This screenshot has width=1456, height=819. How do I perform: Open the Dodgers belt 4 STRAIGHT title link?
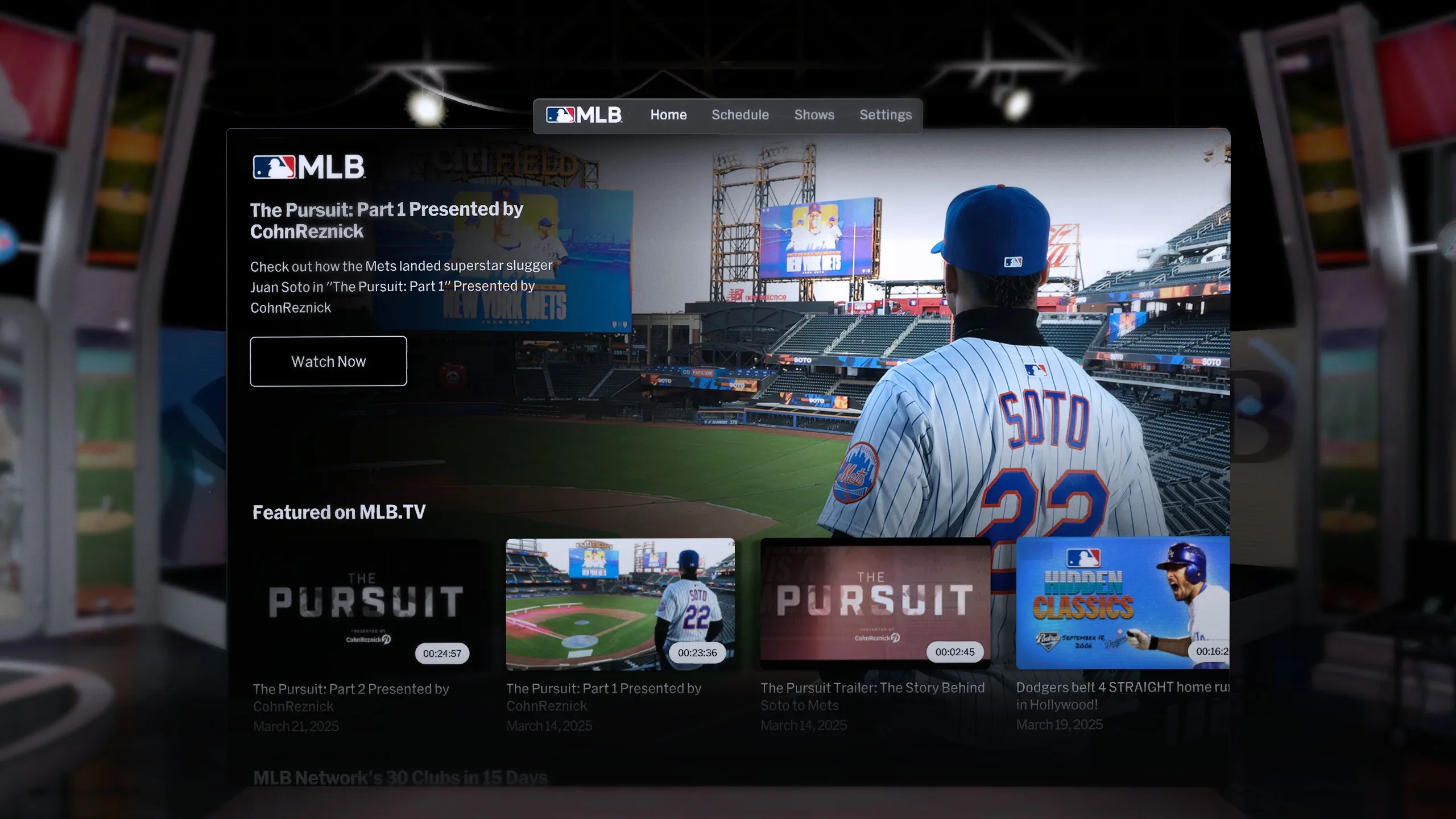(1122, 695)
